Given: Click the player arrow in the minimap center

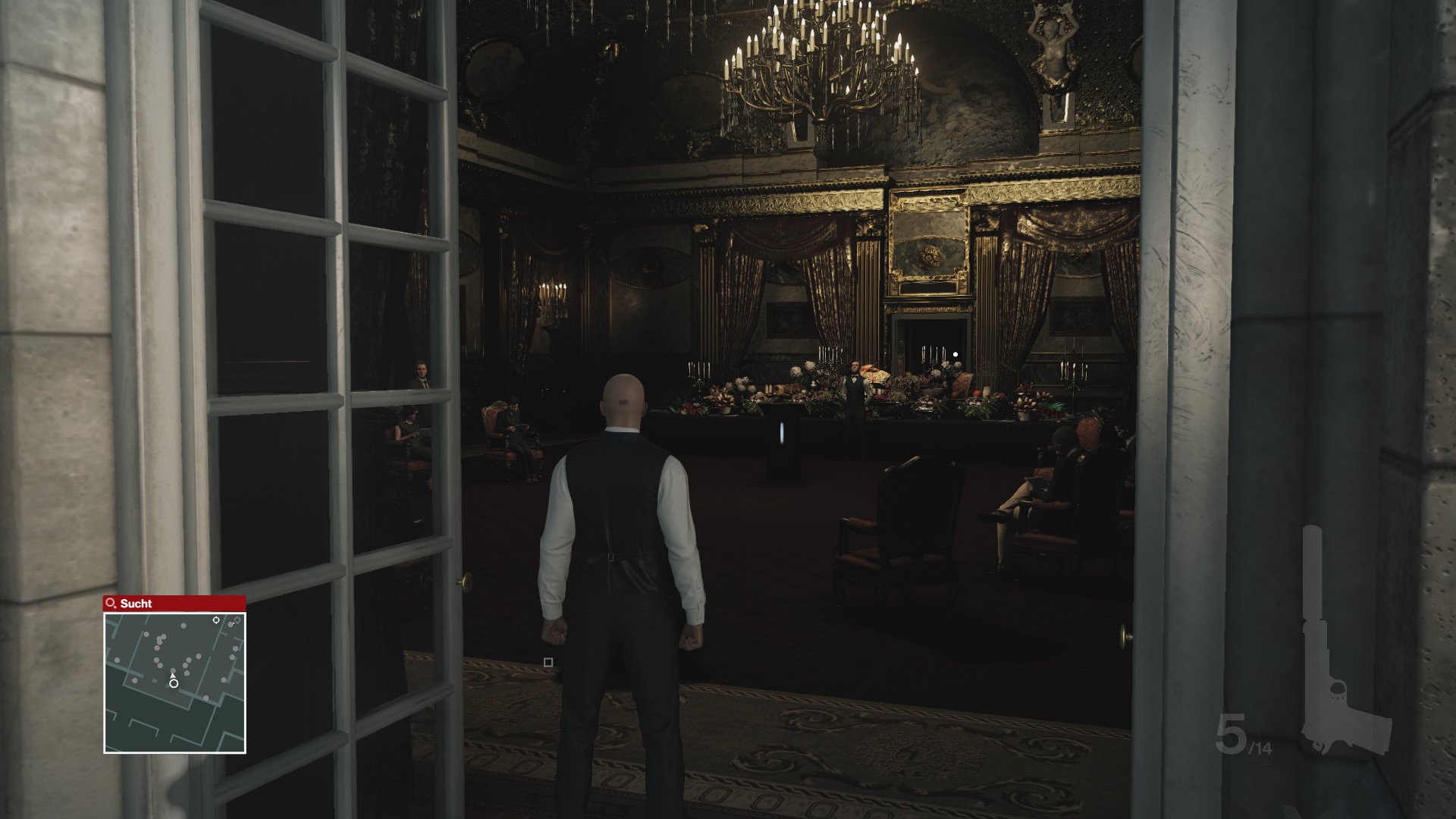Looking at the screenshot, I should 173,675.
